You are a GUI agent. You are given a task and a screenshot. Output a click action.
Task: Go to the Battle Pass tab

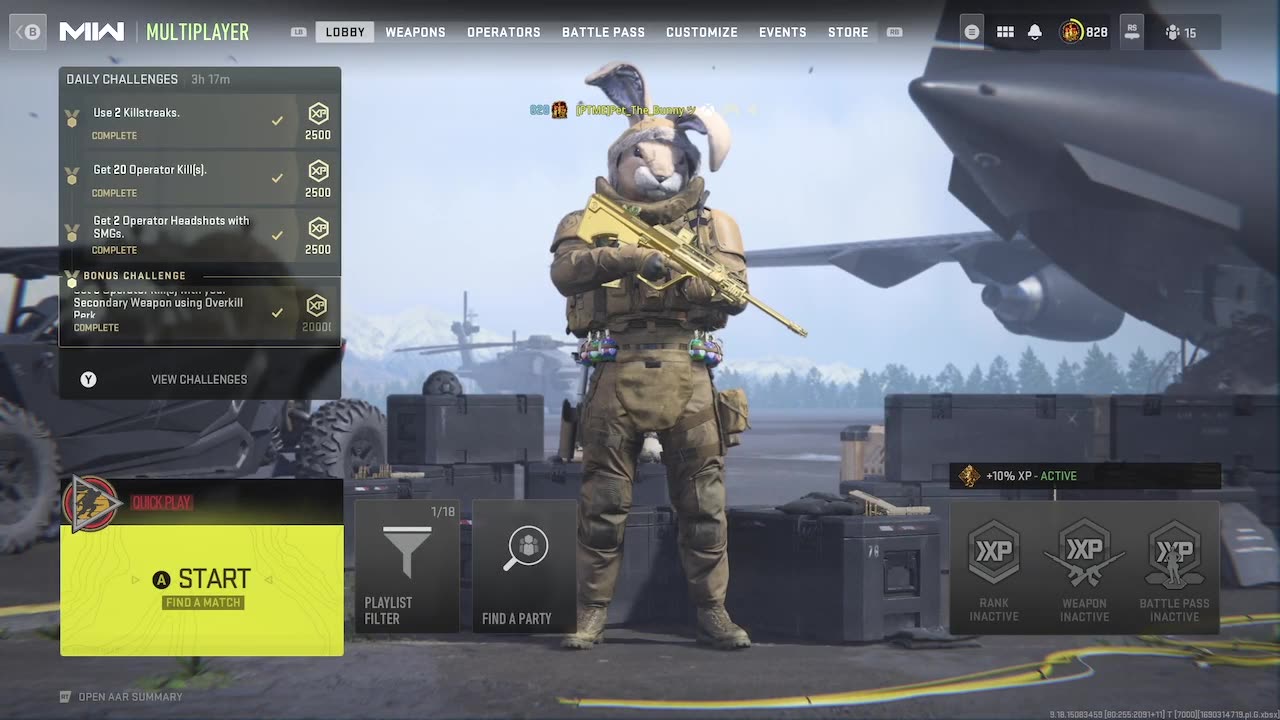pyautogui.click(x=603, y=32)
